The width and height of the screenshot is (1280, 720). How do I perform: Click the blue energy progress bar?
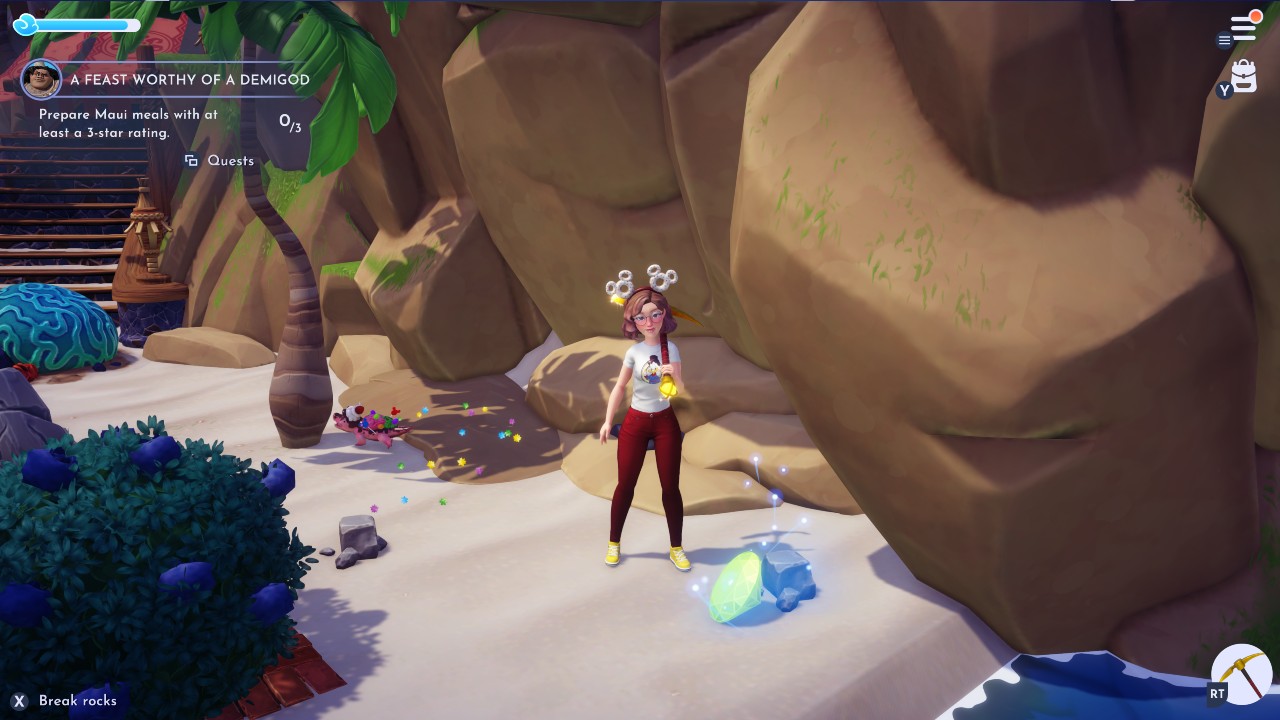[85, 25]
